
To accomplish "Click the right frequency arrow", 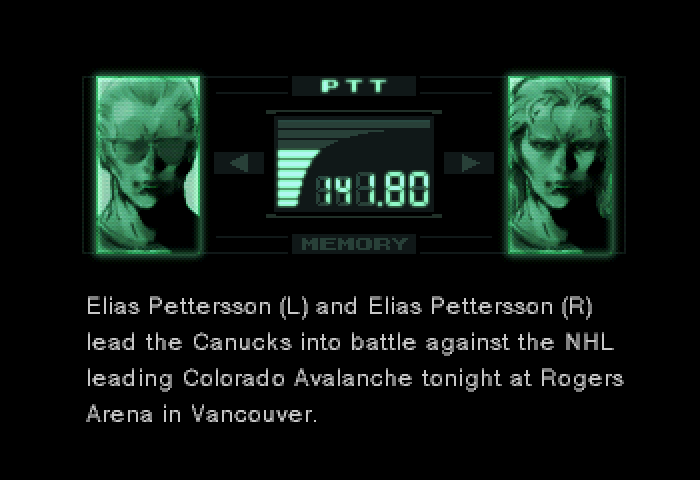I will (468, 163).
